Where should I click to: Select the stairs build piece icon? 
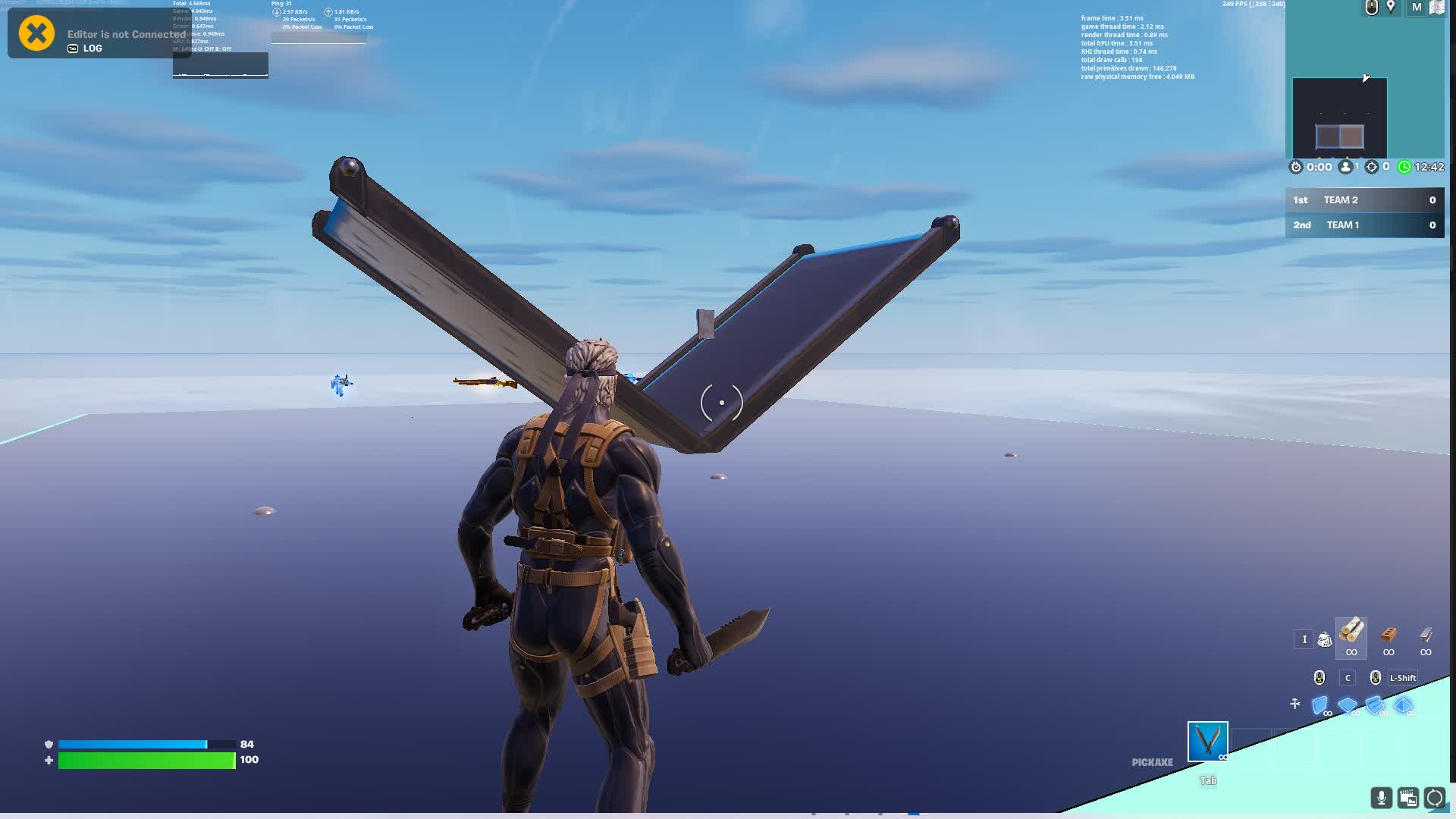(x=1375, y=704)
